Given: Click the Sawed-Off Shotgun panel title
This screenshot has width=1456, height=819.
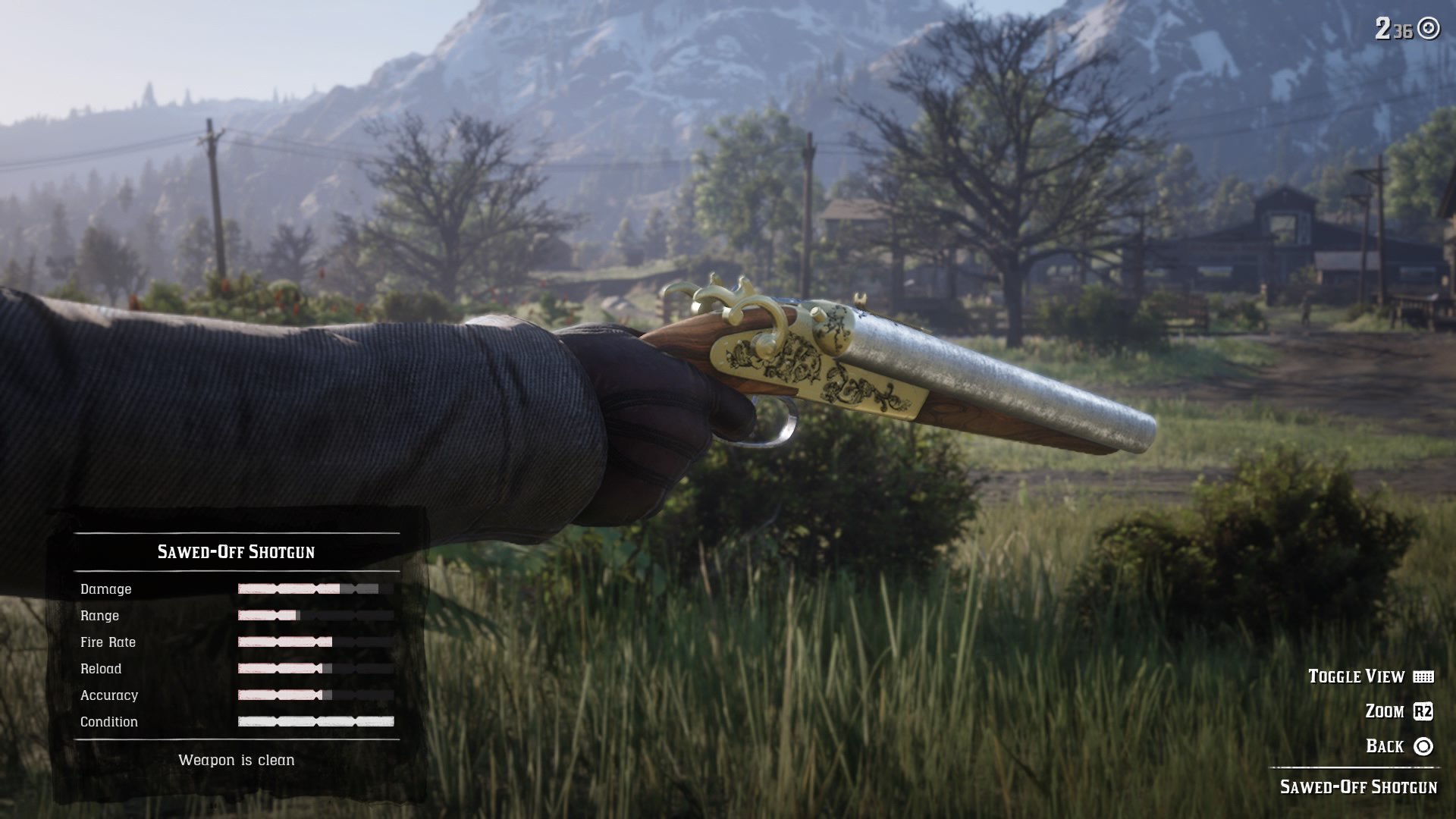Looking at the screenshot, I should point(237,553).
